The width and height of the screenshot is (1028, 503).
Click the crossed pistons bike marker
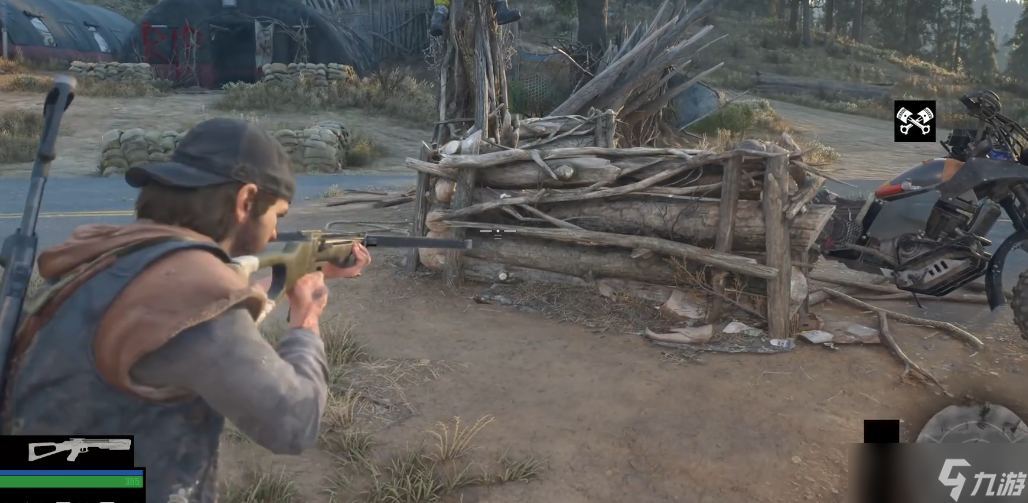[914, 121]
